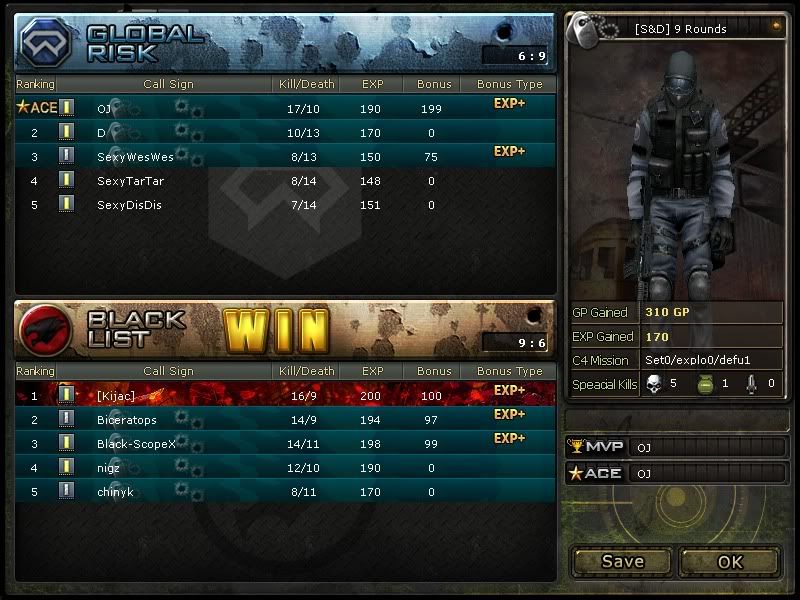Select [Kijac] highlighted player row
Viewport: 800px width, 600px height.
pos(285,395)
